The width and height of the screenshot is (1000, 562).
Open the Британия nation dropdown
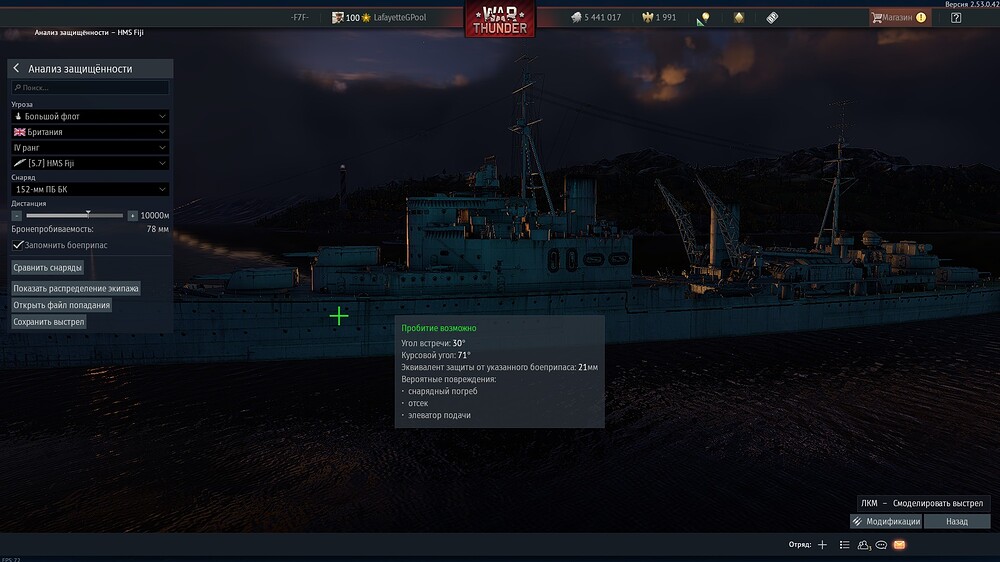pyautogui.click(x=90, y=132)
